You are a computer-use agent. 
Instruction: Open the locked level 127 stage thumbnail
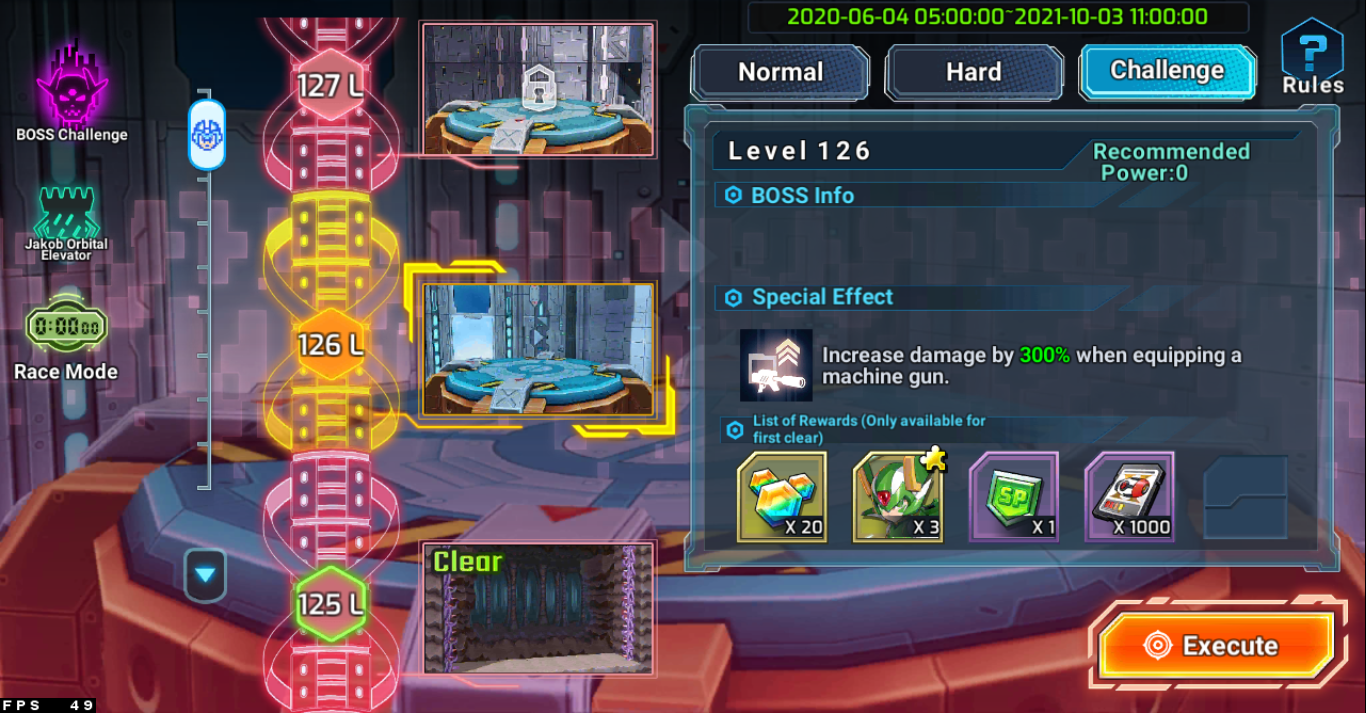[x=538, y=90]
